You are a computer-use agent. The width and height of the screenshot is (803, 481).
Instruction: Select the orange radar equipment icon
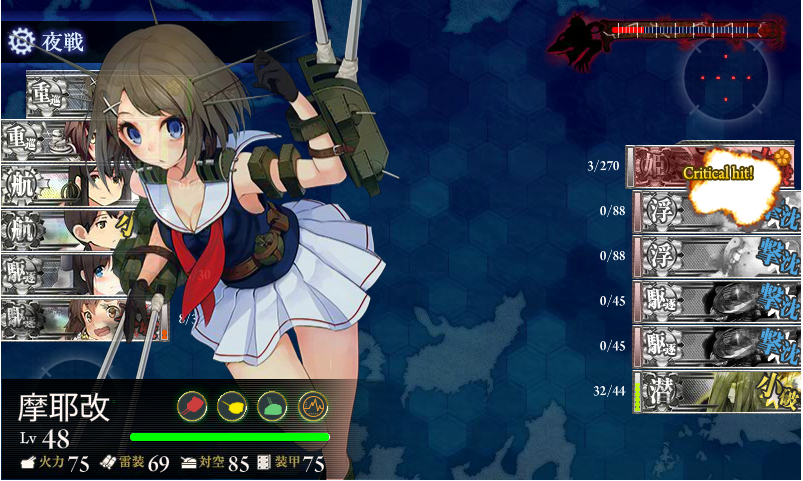click(313, 405)
